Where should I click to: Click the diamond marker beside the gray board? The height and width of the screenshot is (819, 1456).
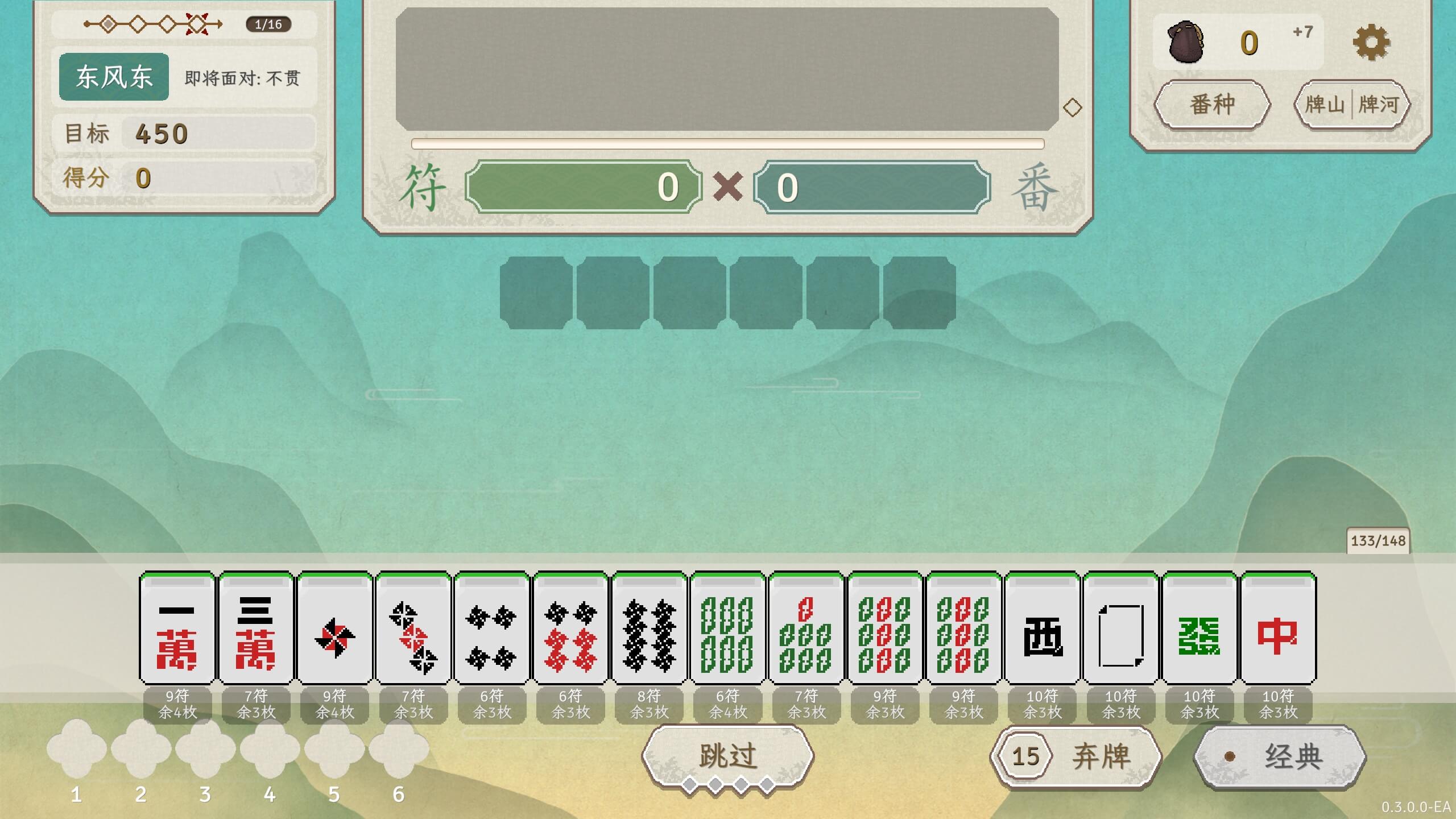(1073, 107)
